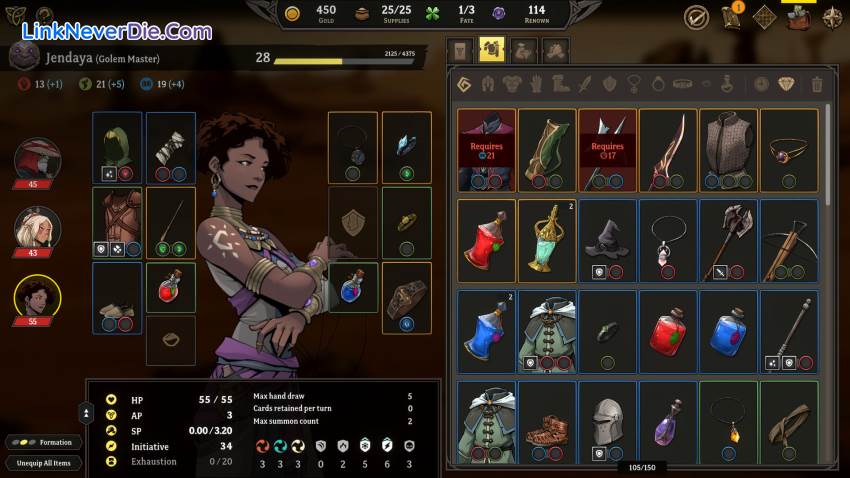Viewport: 850px width, 478px height.
Task: Select the double-bladed battle axe item
Action: [x=727, y=240]
